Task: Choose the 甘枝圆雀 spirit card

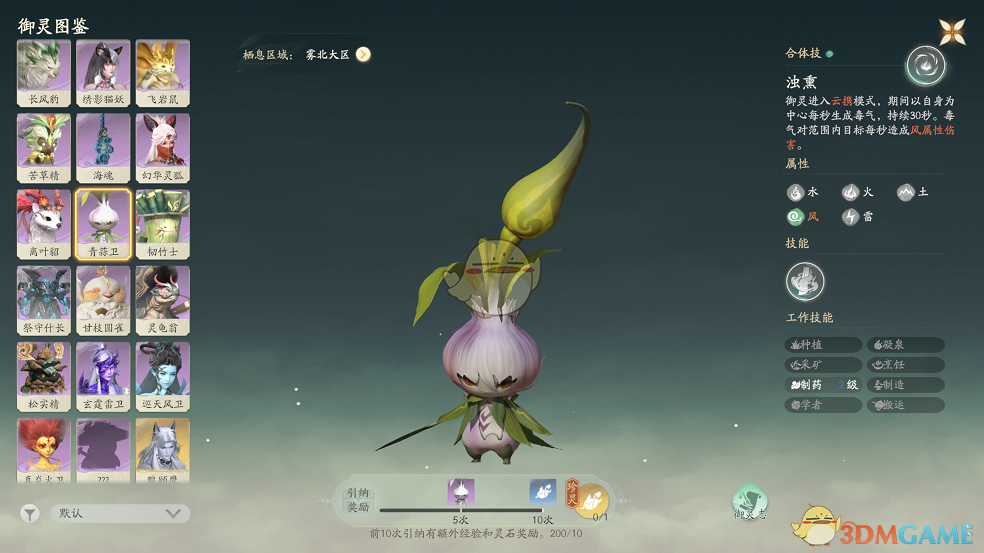Action: (x=103, y=300)
